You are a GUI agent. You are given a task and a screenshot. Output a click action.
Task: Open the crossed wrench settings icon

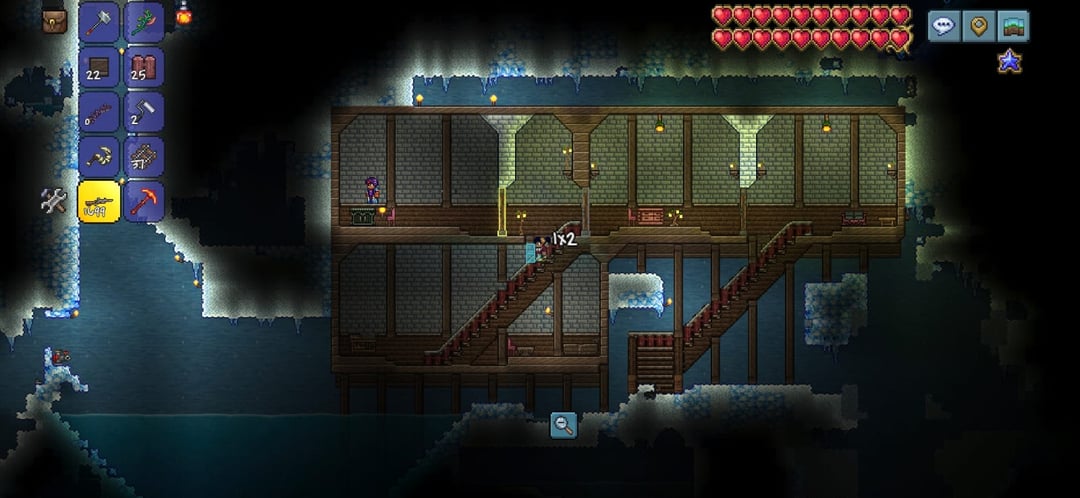tap(53, 200)
